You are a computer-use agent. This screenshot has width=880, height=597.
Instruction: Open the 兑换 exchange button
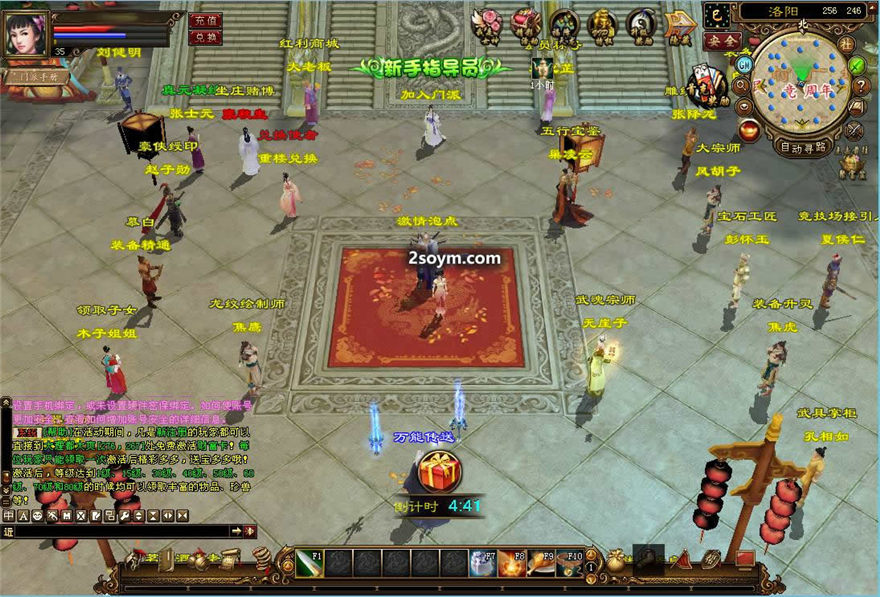pyautogui.click(x=205, y=37)
